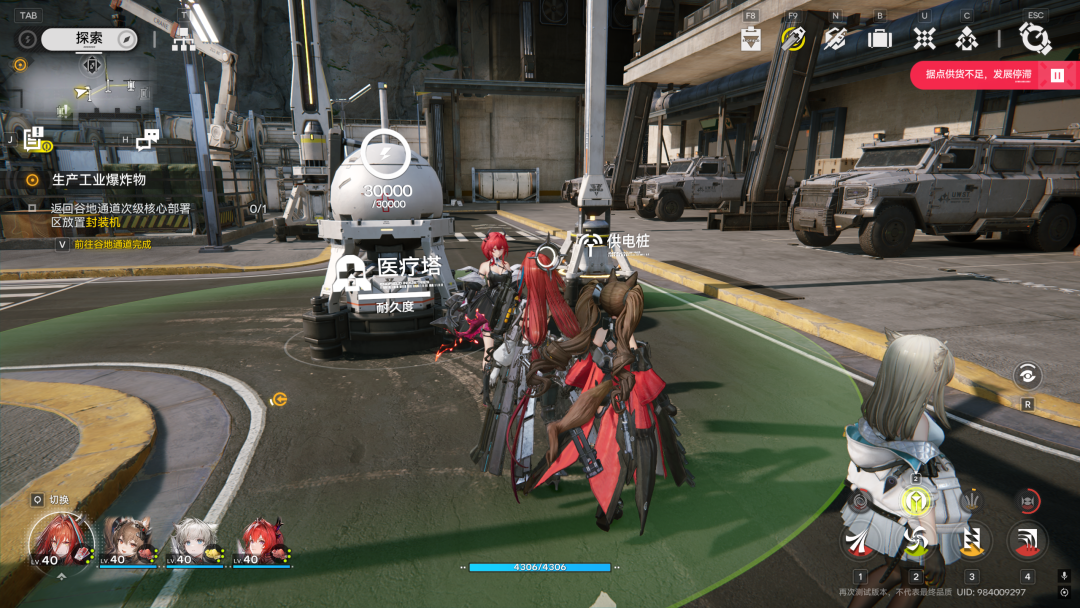
Task: Switch to the white-haired third party member
Action: [x=194, y=541]
